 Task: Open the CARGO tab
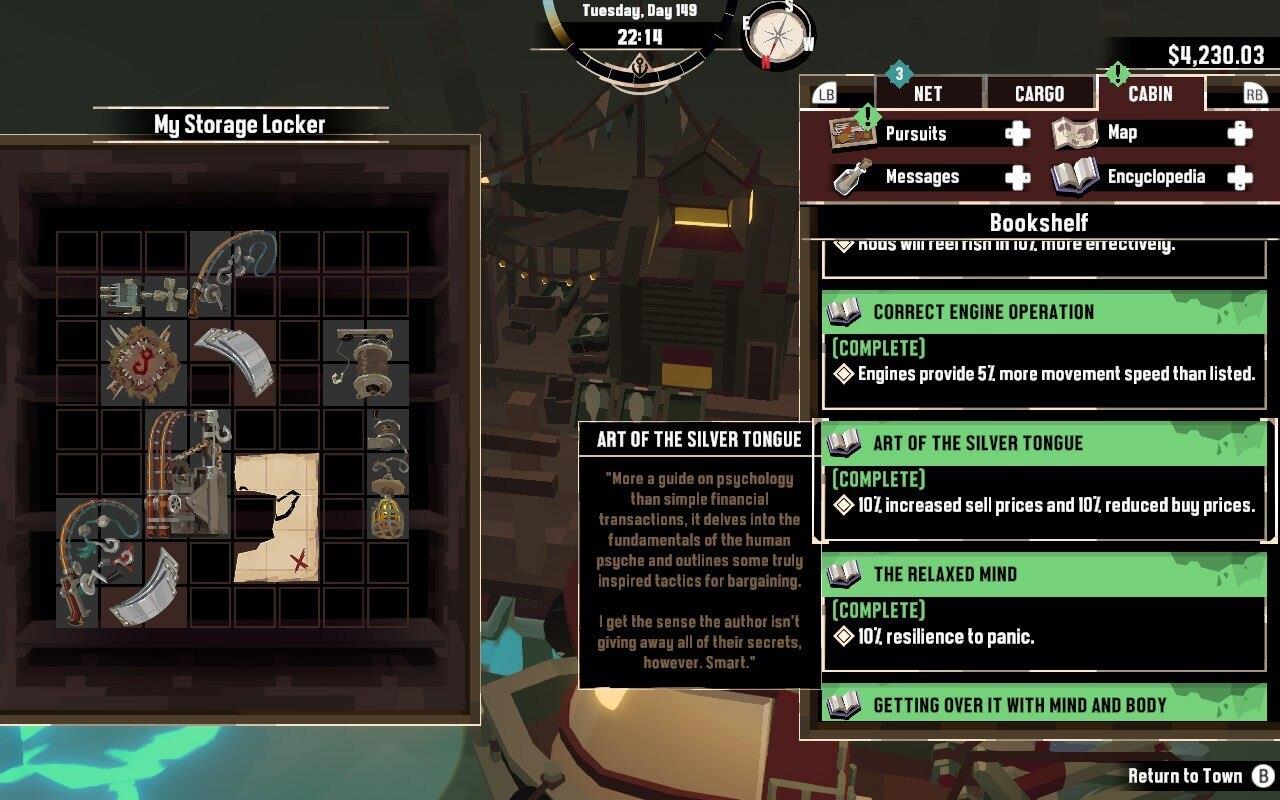(1039, 94)
